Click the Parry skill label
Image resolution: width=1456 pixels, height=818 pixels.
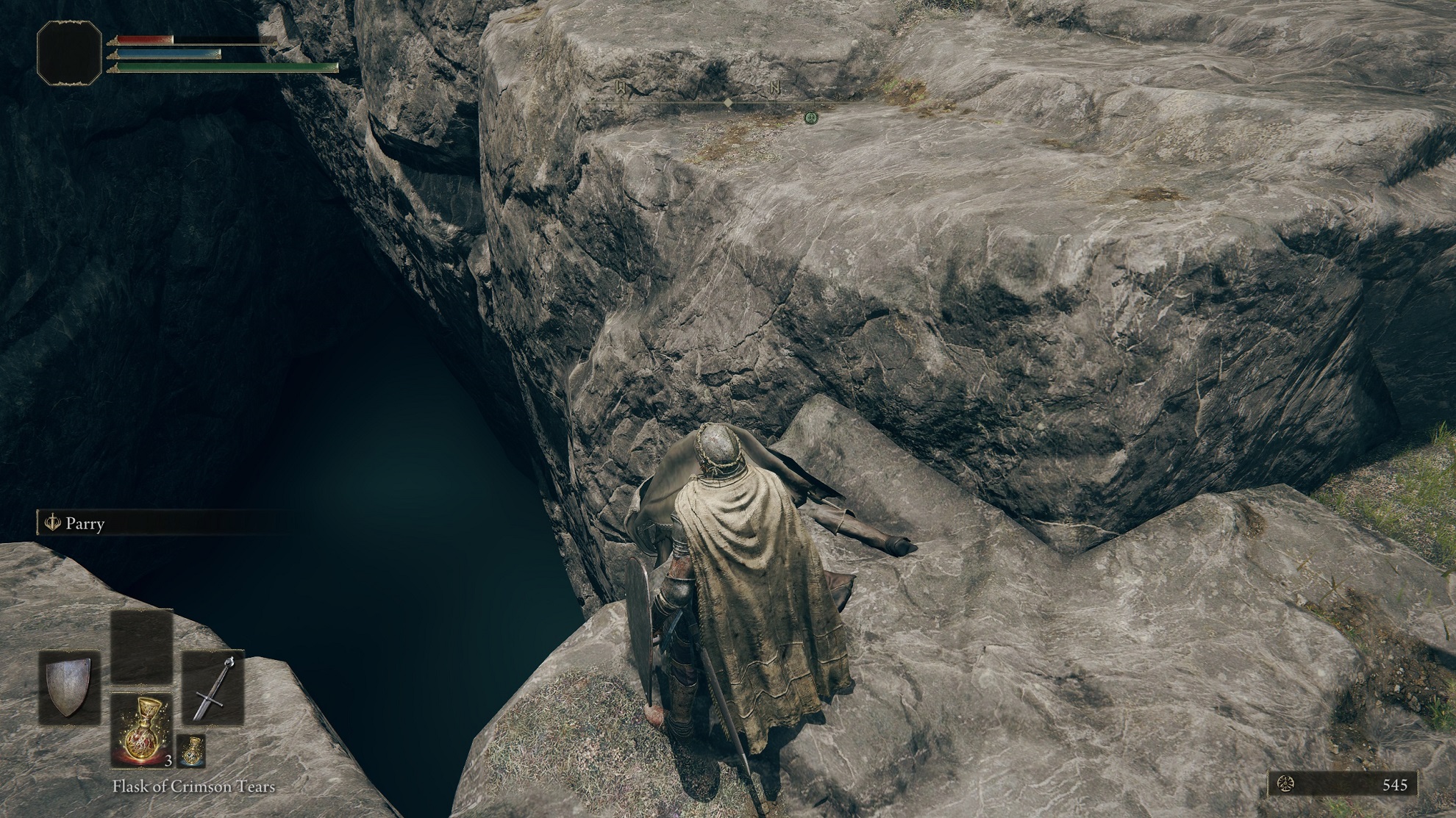85,524
